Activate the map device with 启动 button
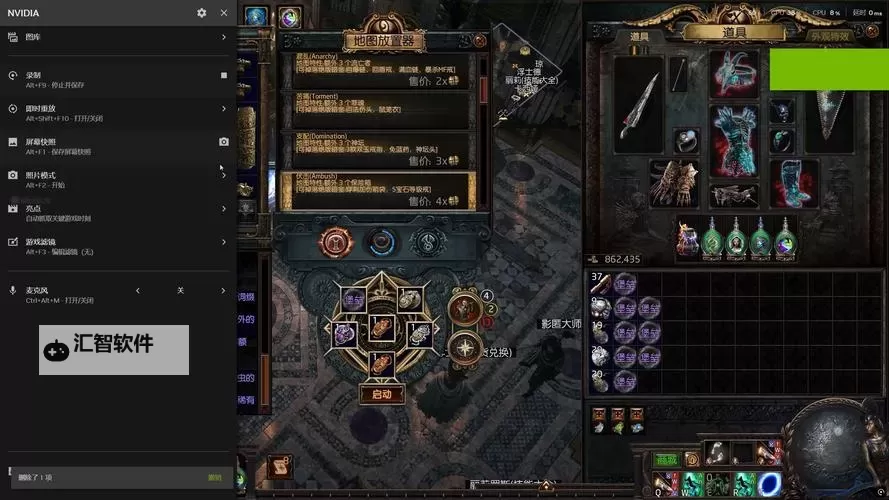 [x=382, y=394]
